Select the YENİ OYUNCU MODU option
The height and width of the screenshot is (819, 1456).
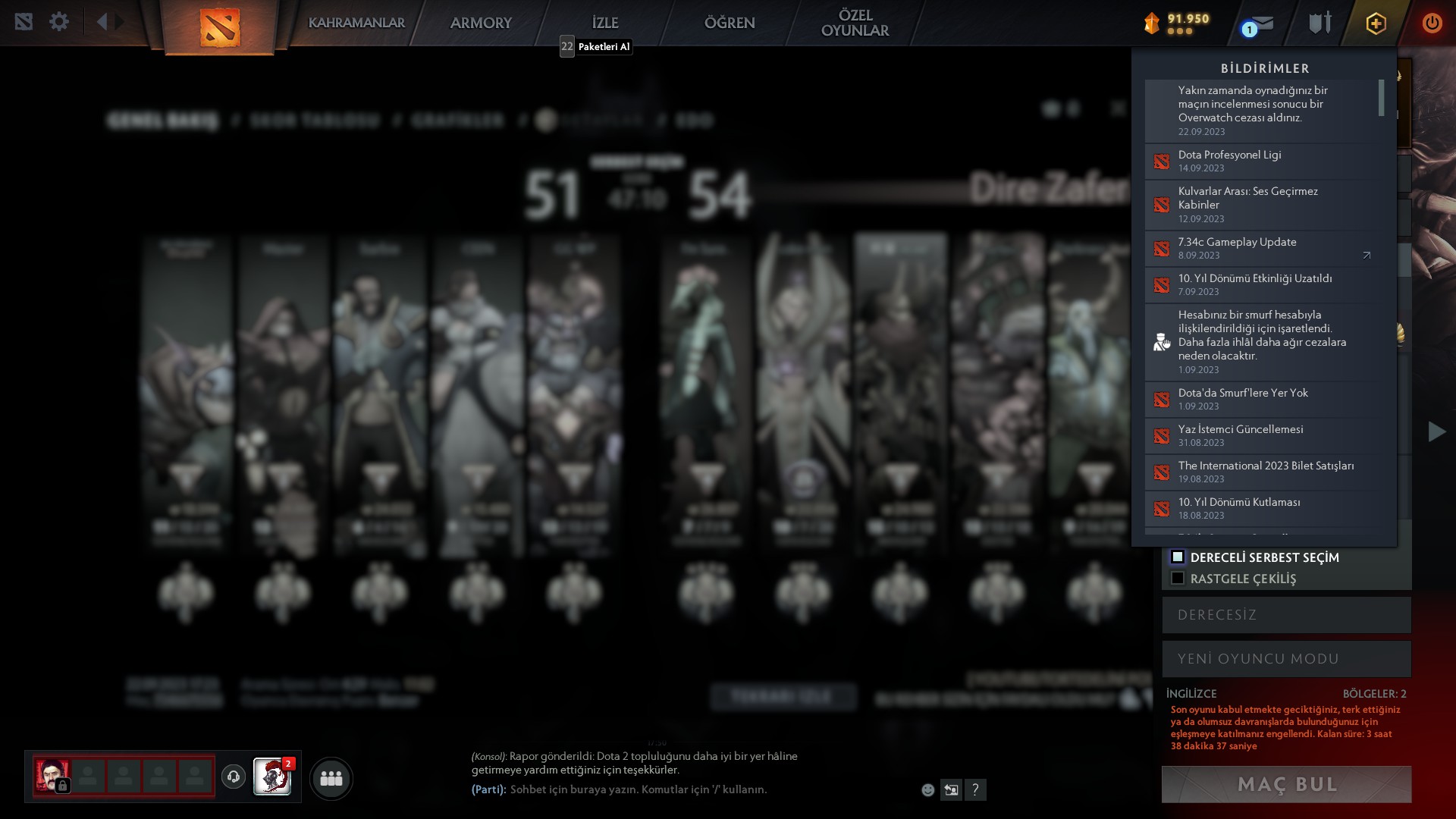(1285, 658)
